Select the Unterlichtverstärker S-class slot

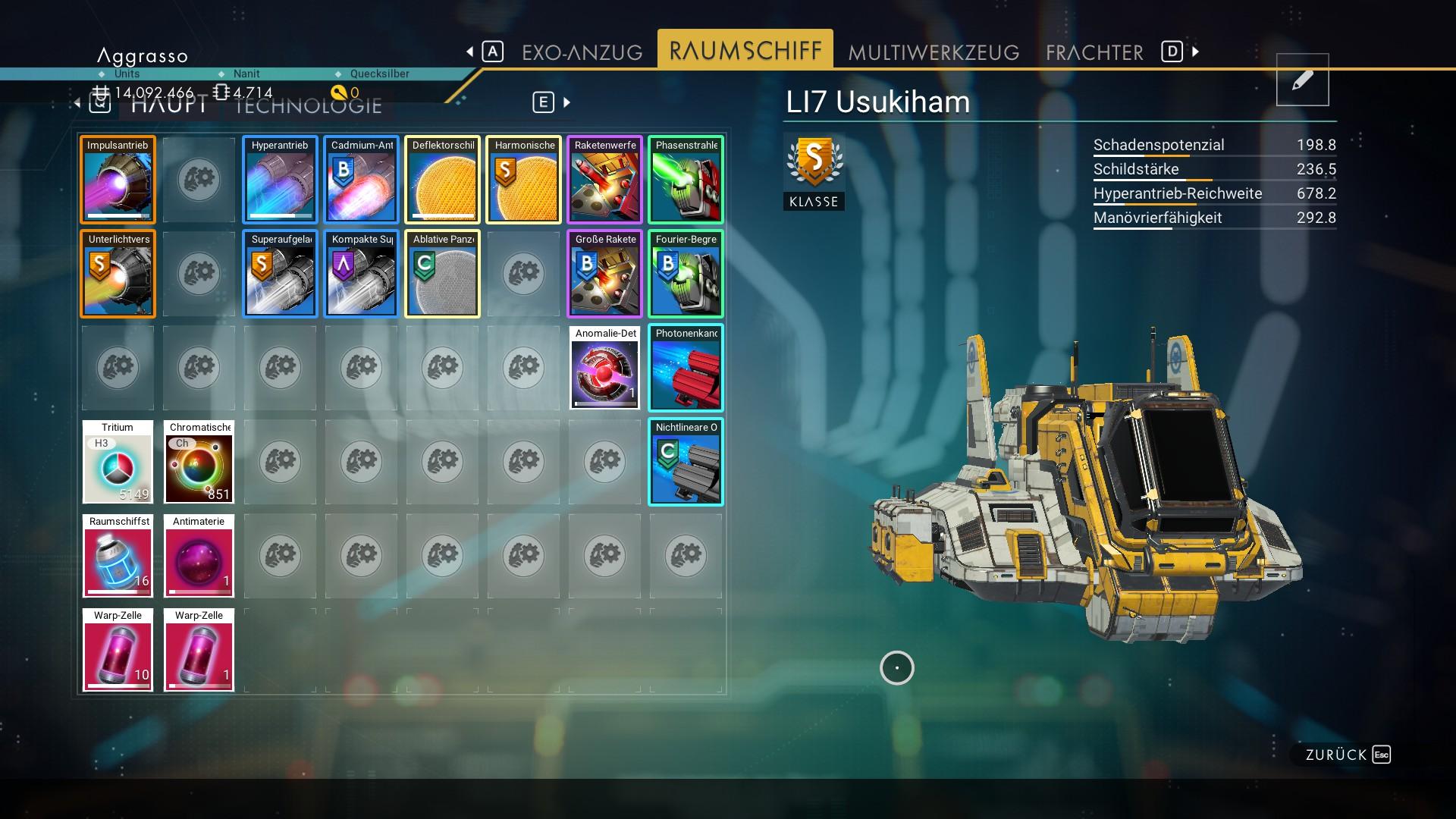click(x=118, y=274)
